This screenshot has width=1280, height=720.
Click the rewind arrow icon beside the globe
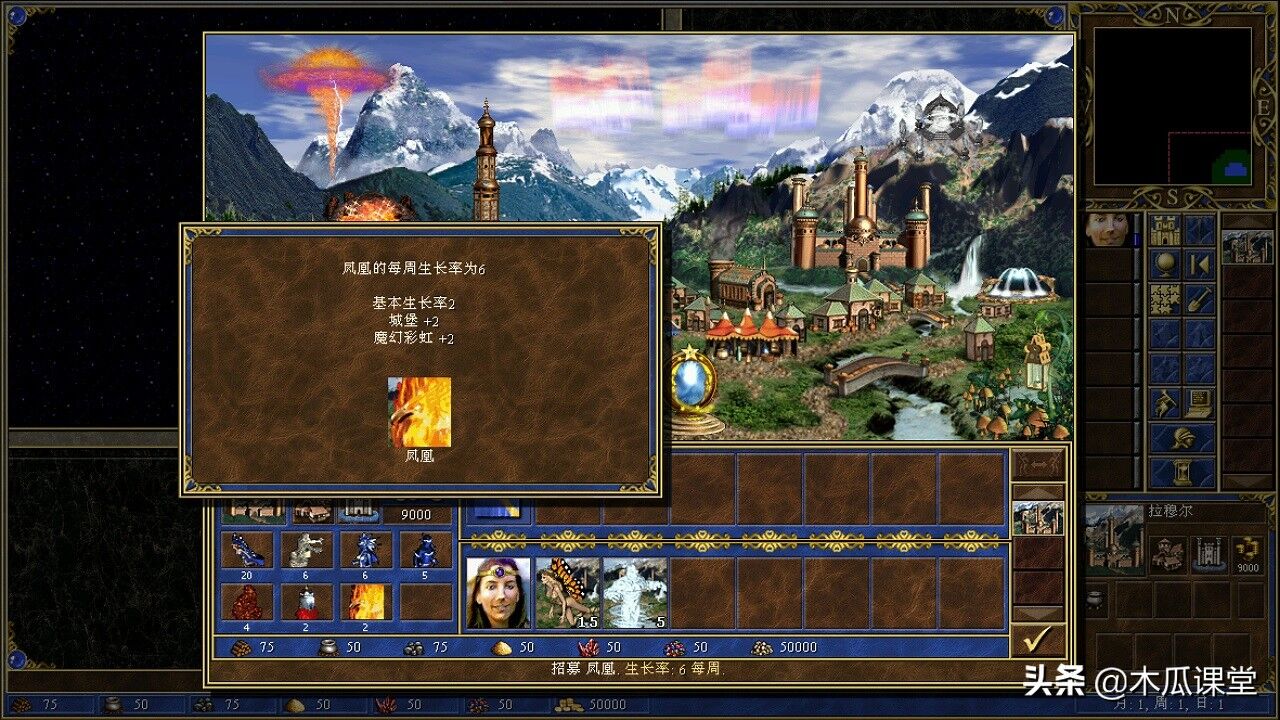pyautogui.click(x=1199, y=265)
